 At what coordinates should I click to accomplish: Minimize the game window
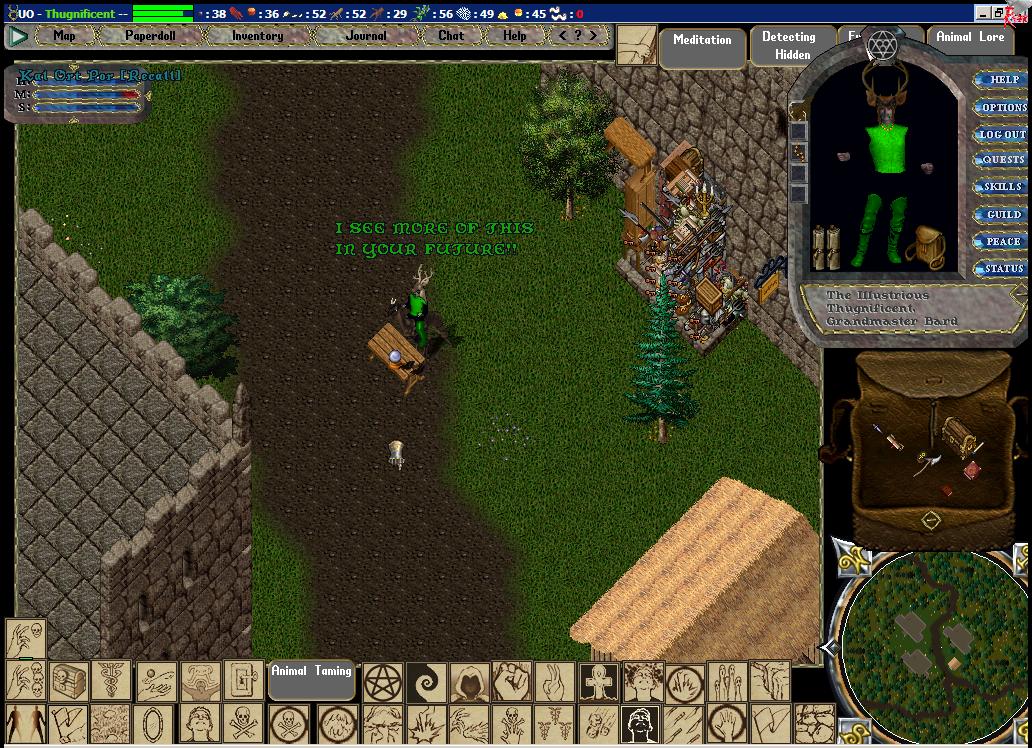(983, 13)
